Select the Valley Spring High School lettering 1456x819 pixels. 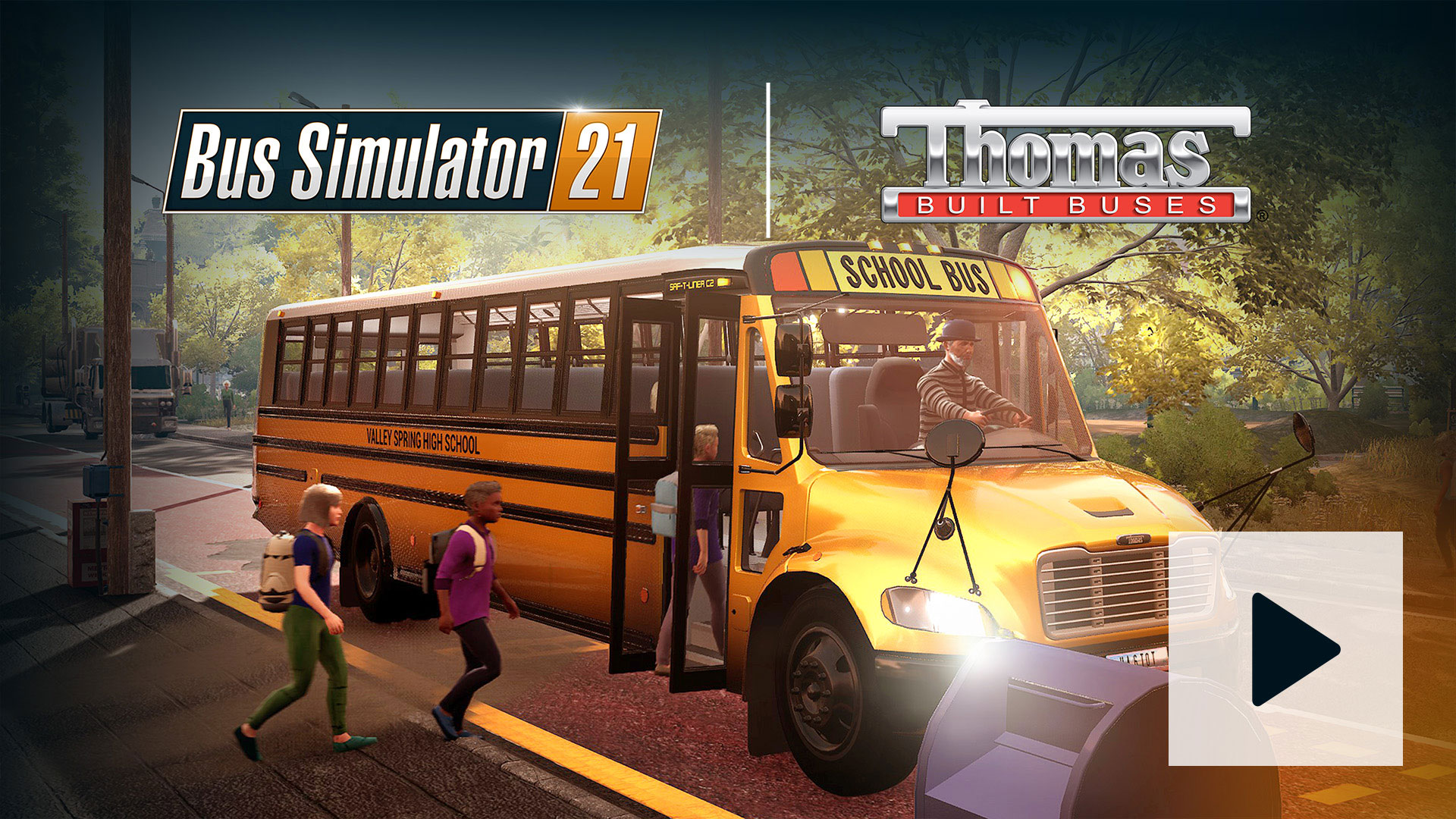[421, 438]
